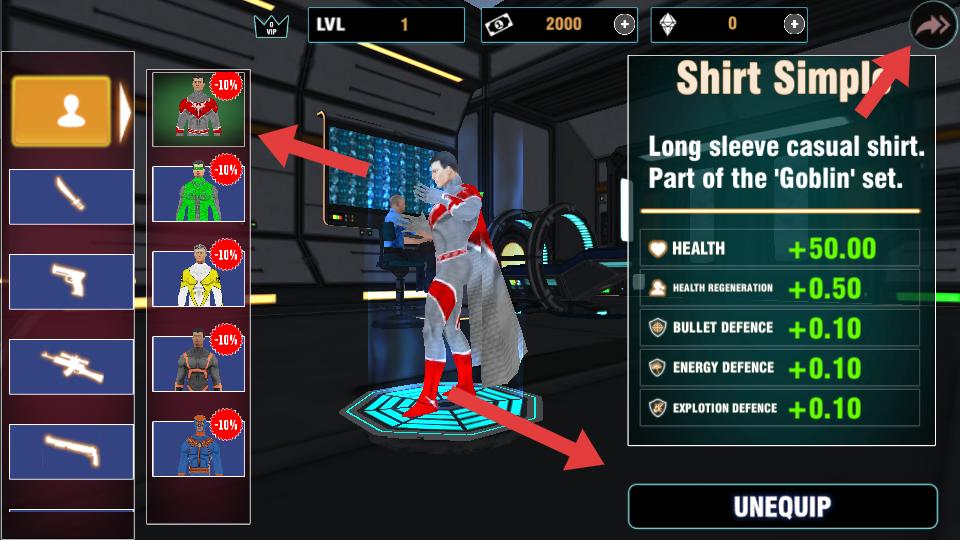Select the dark armor with orange straps outfit

click(x=198, y=363)
